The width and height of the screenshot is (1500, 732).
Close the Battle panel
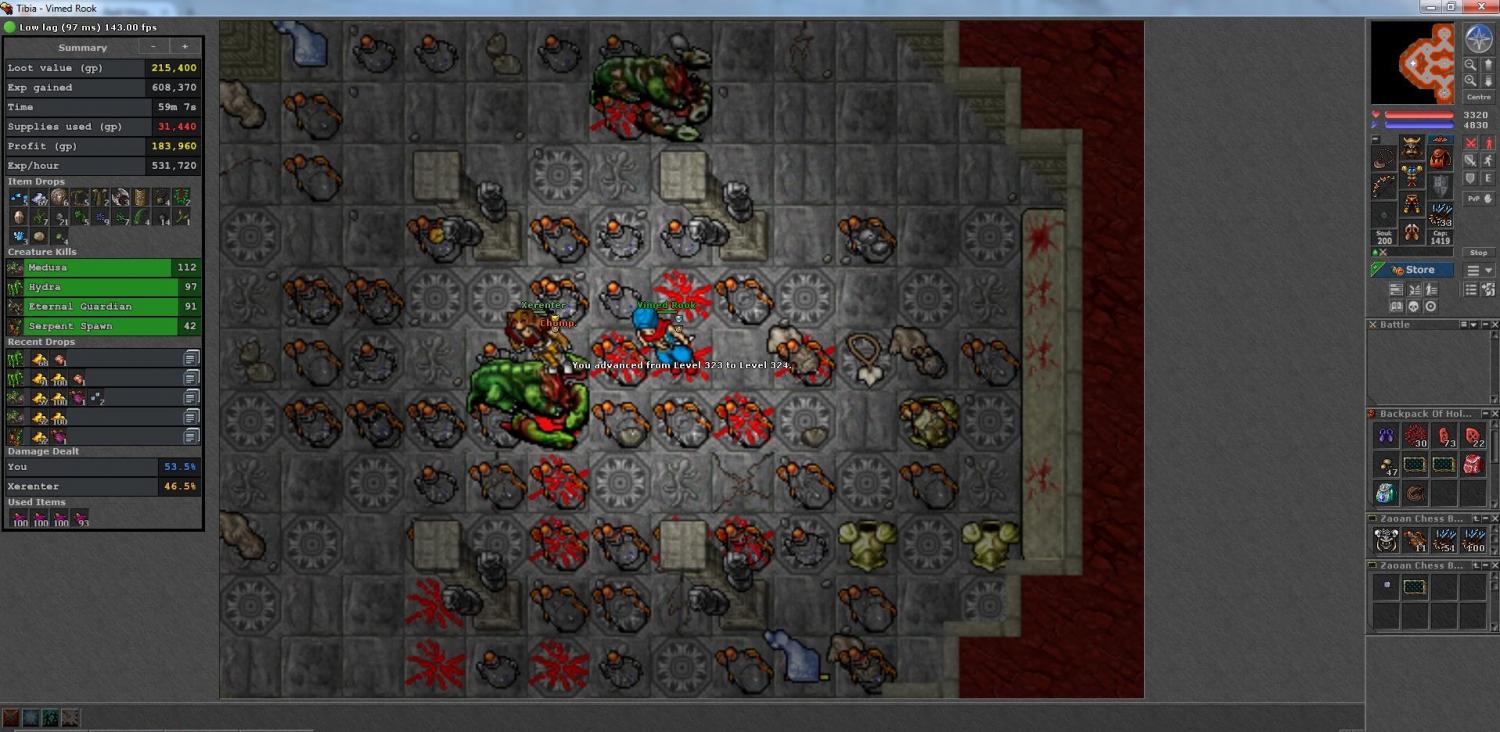pyautogui.click(x=1495, y=325)
